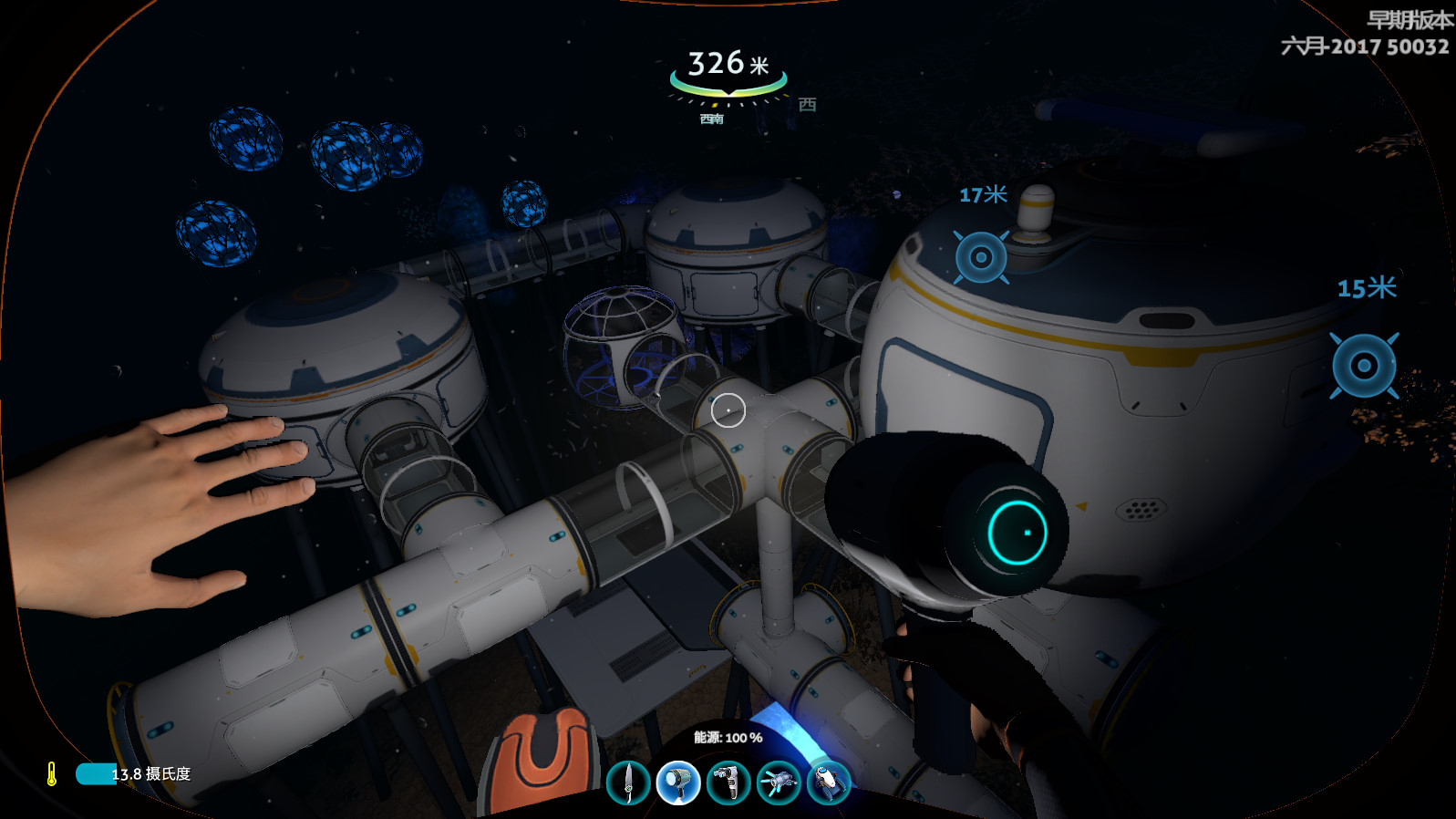Pick the white vehicle-shaped hotbar slot

point(828,783)
